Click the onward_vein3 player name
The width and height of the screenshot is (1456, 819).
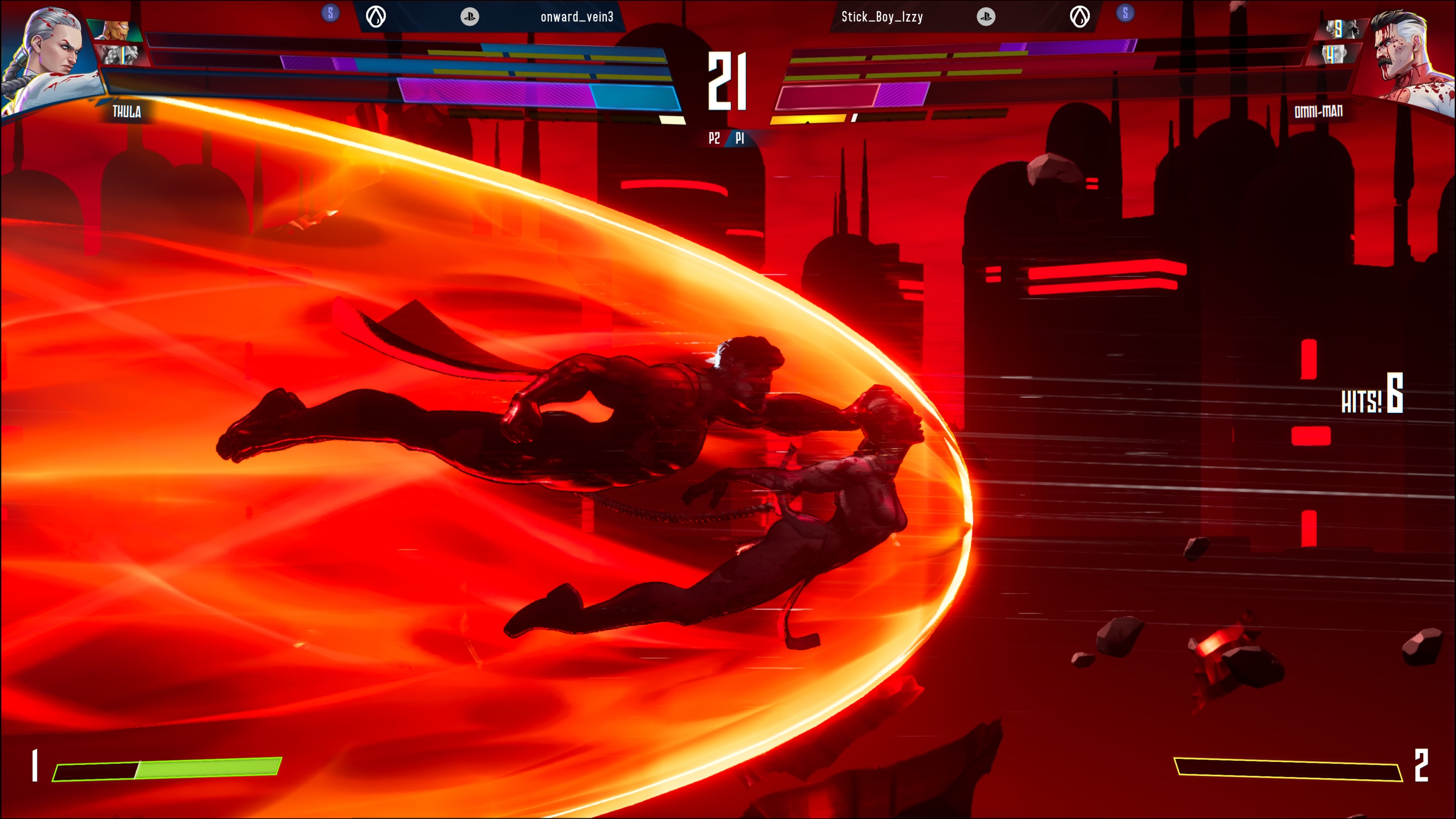(x=576, y=17)
